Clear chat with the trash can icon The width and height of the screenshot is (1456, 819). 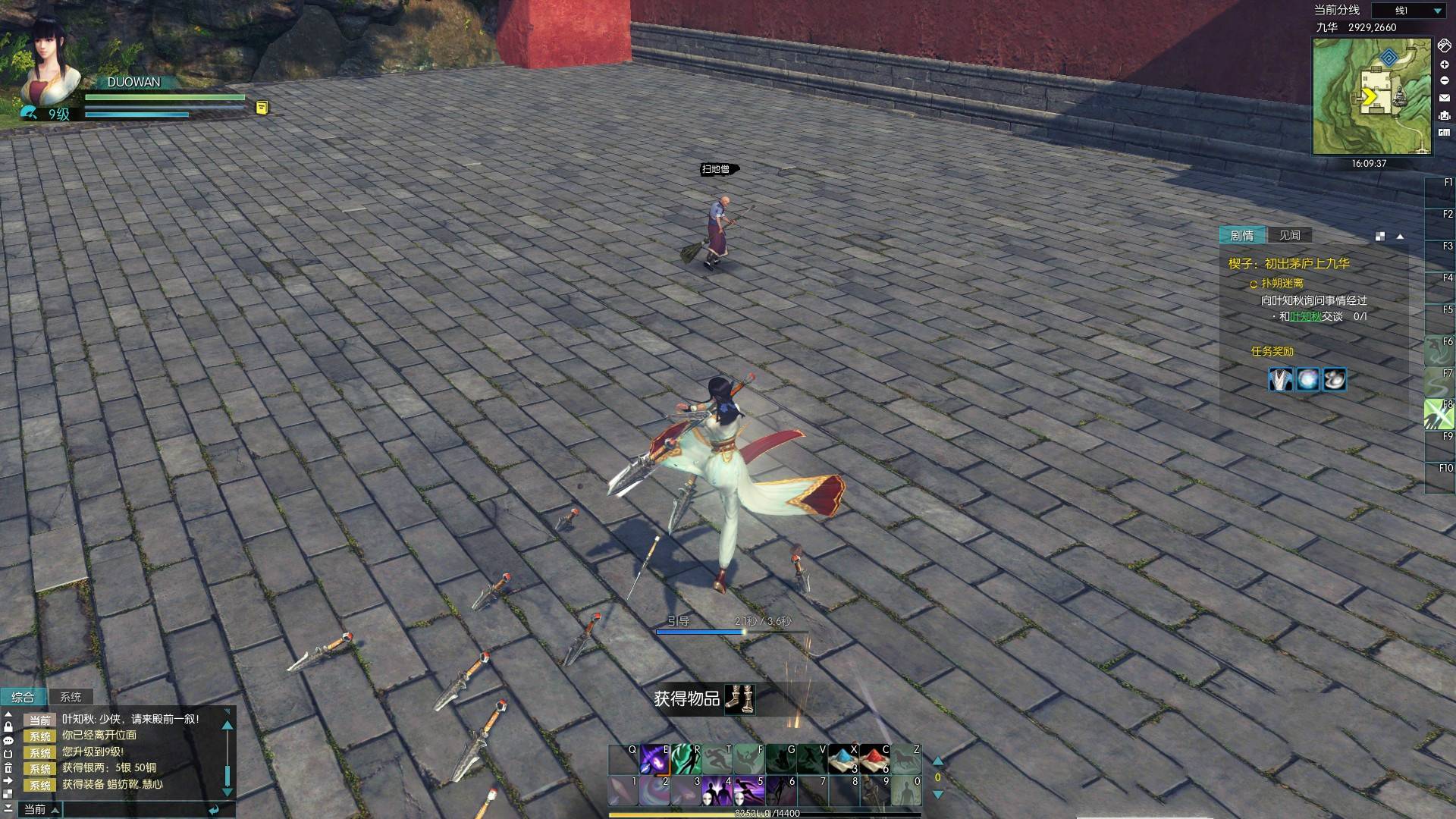8,767
